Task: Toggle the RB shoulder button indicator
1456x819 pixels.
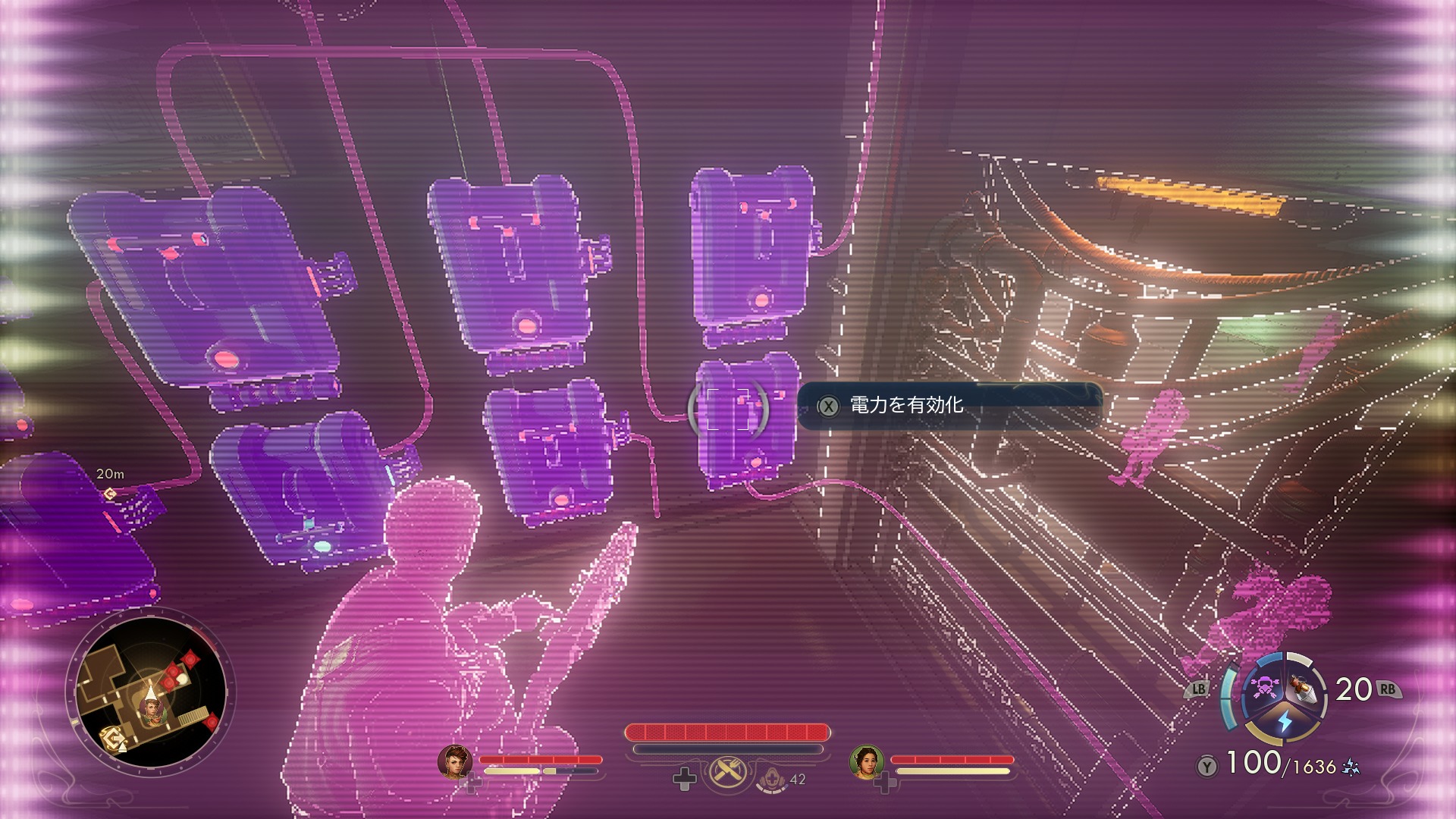Action: point(1389,689)
